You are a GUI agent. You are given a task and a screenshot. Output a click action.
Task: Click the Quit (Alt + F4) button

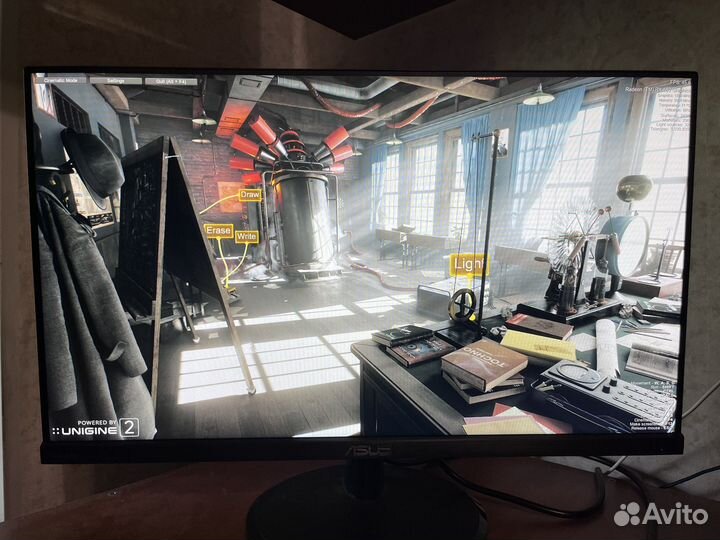(170, 80)
